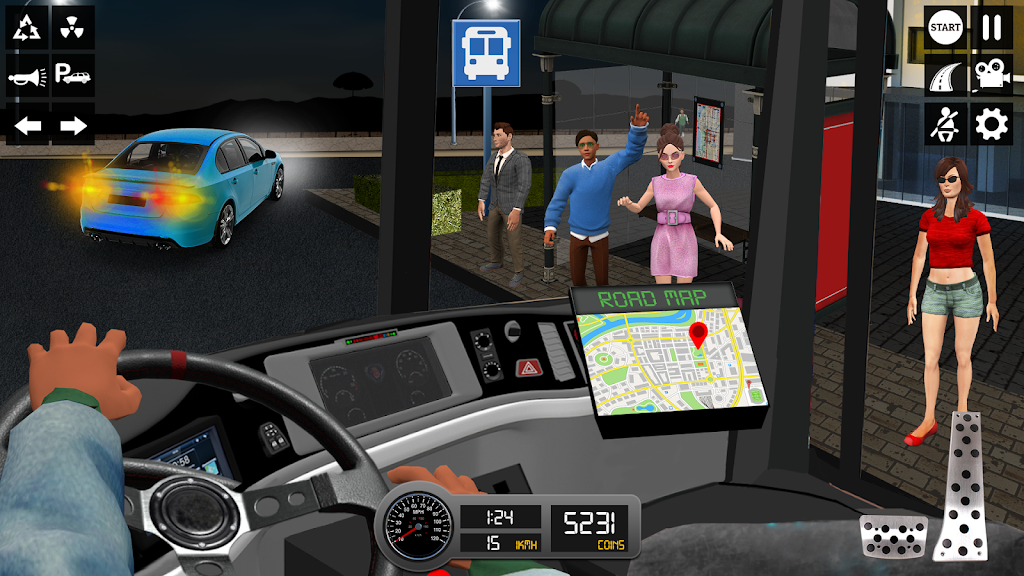This screenshot has width=1024, height=576.
Task: Hit the small brake pedal
Action: point(893,535)
